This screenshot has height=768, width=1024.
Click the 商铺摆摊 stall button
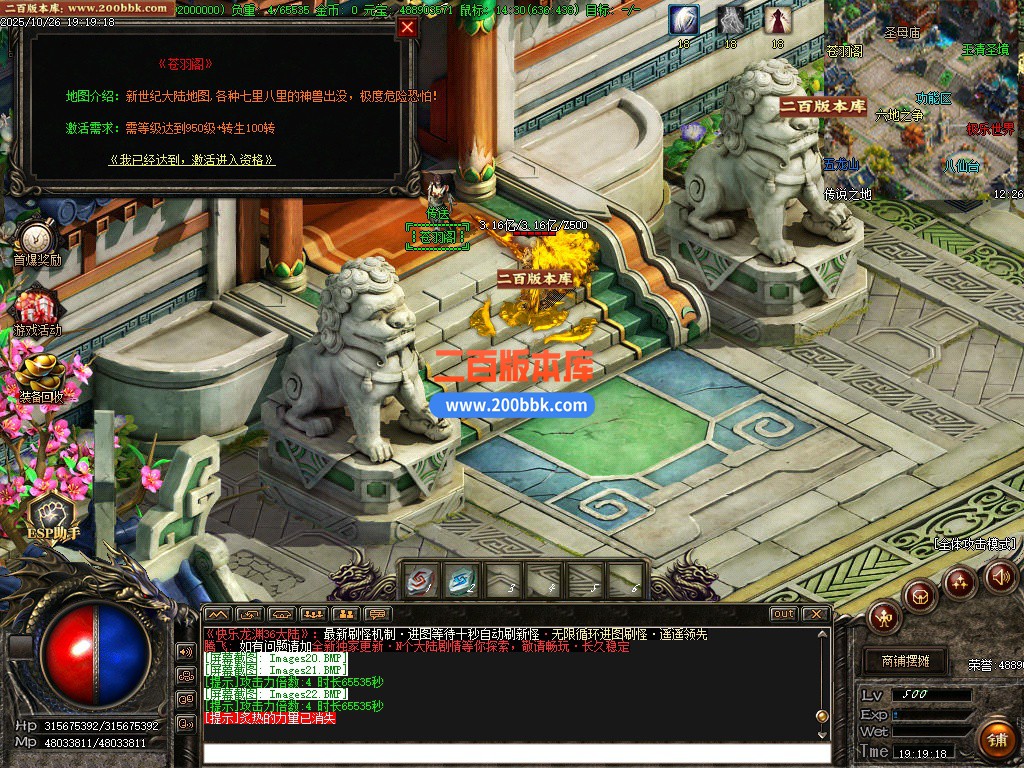pyautogui.click(x=905, y=661)
